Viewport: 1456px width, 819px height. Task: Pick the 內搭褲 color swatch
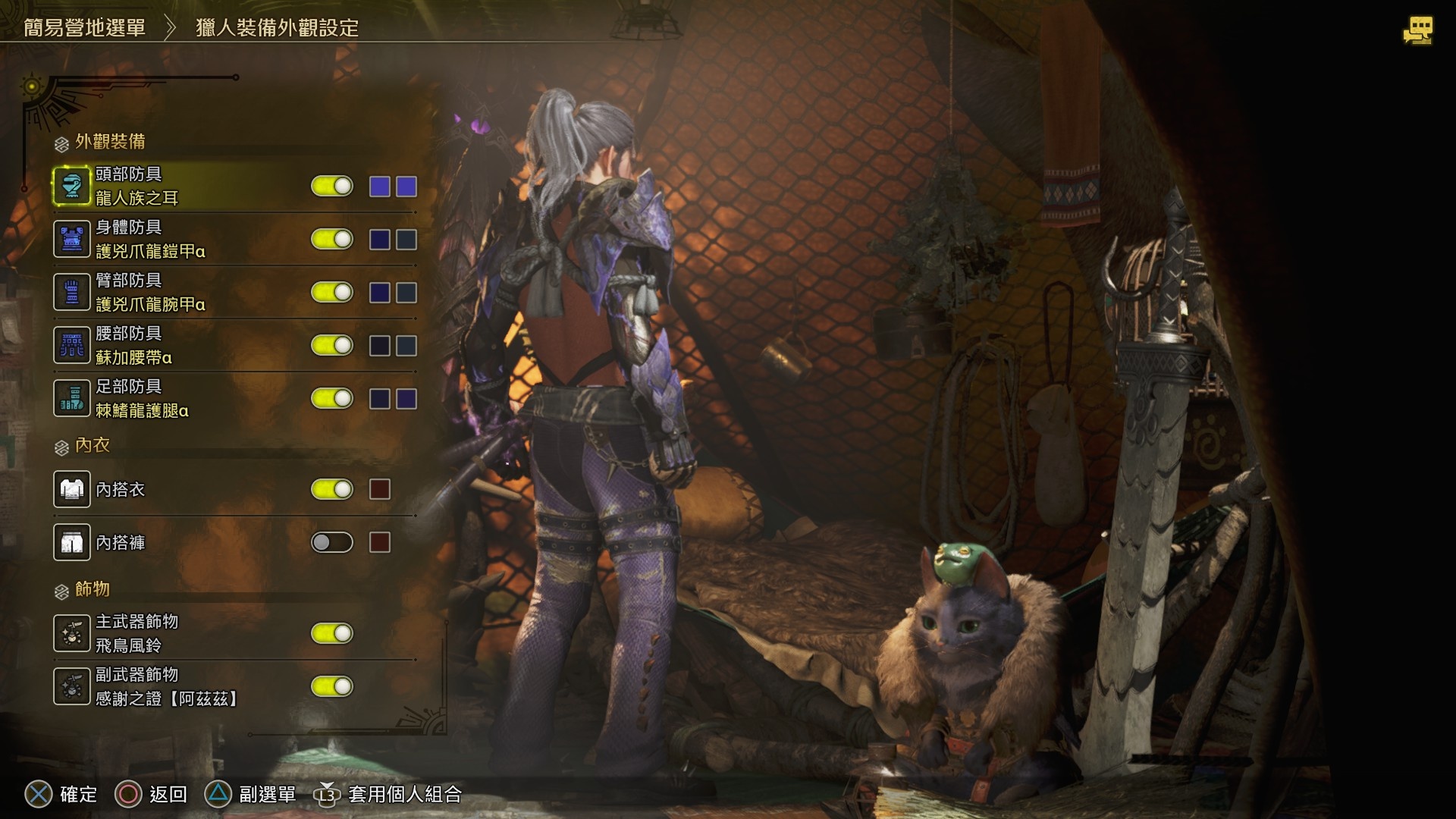pos(380,543)
